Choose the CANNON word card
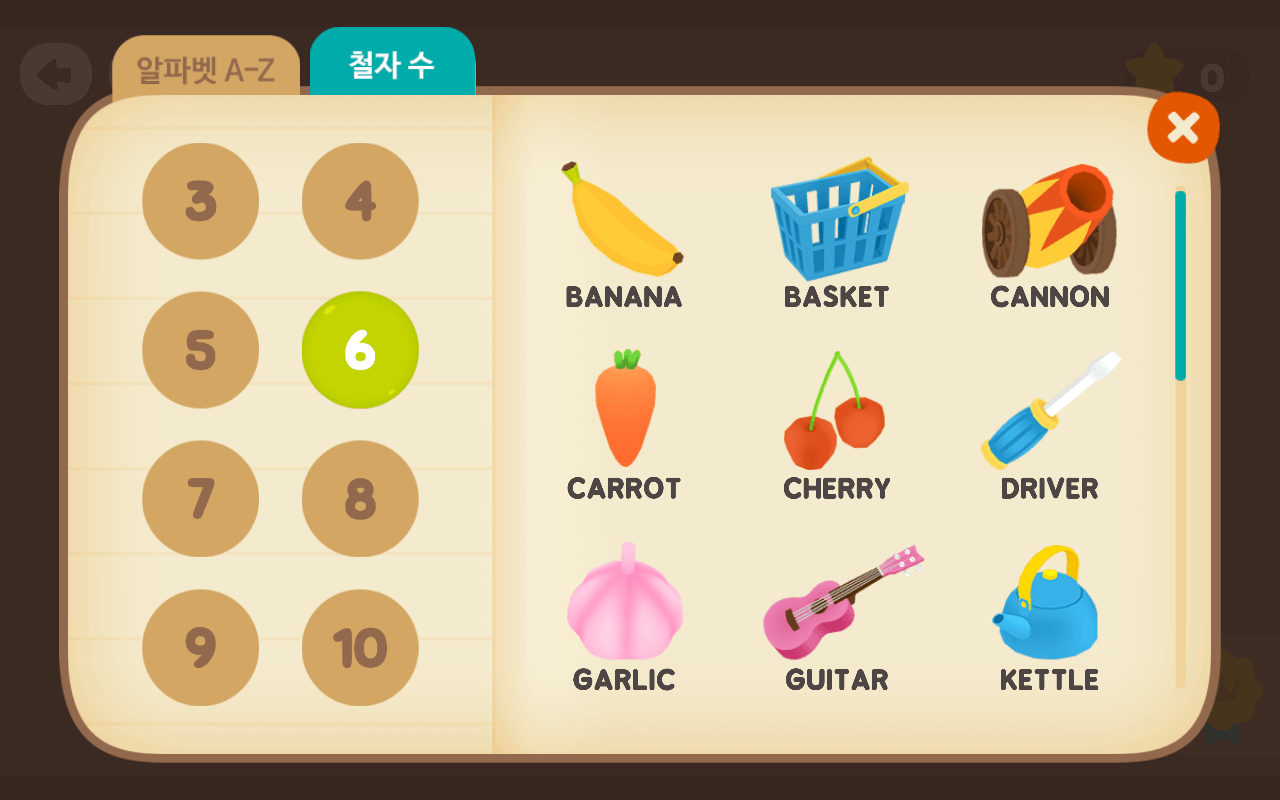Image resolution: width=1280 pixels, height=800 pixels. coord(1049,235)
